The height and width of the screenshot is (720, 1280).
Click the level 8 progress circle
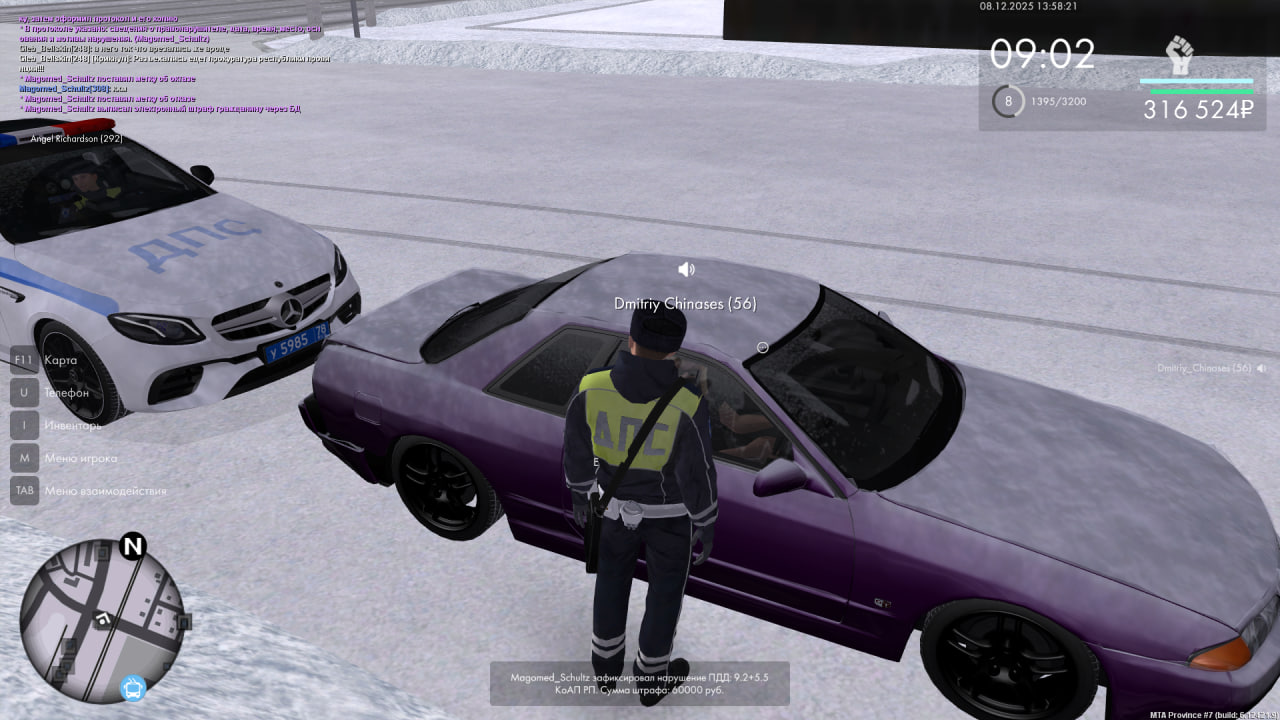coord(1008,101)
